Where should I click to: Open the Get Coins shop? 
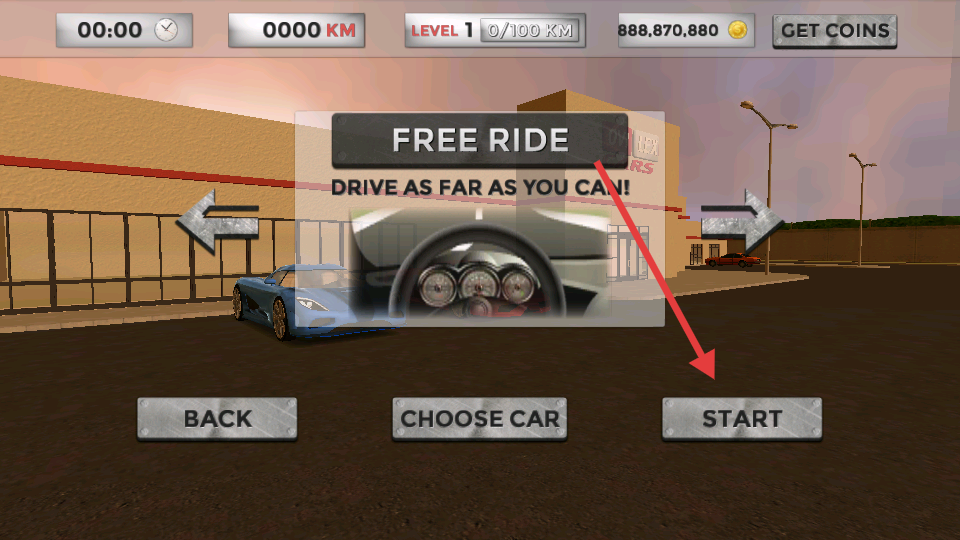834,30
